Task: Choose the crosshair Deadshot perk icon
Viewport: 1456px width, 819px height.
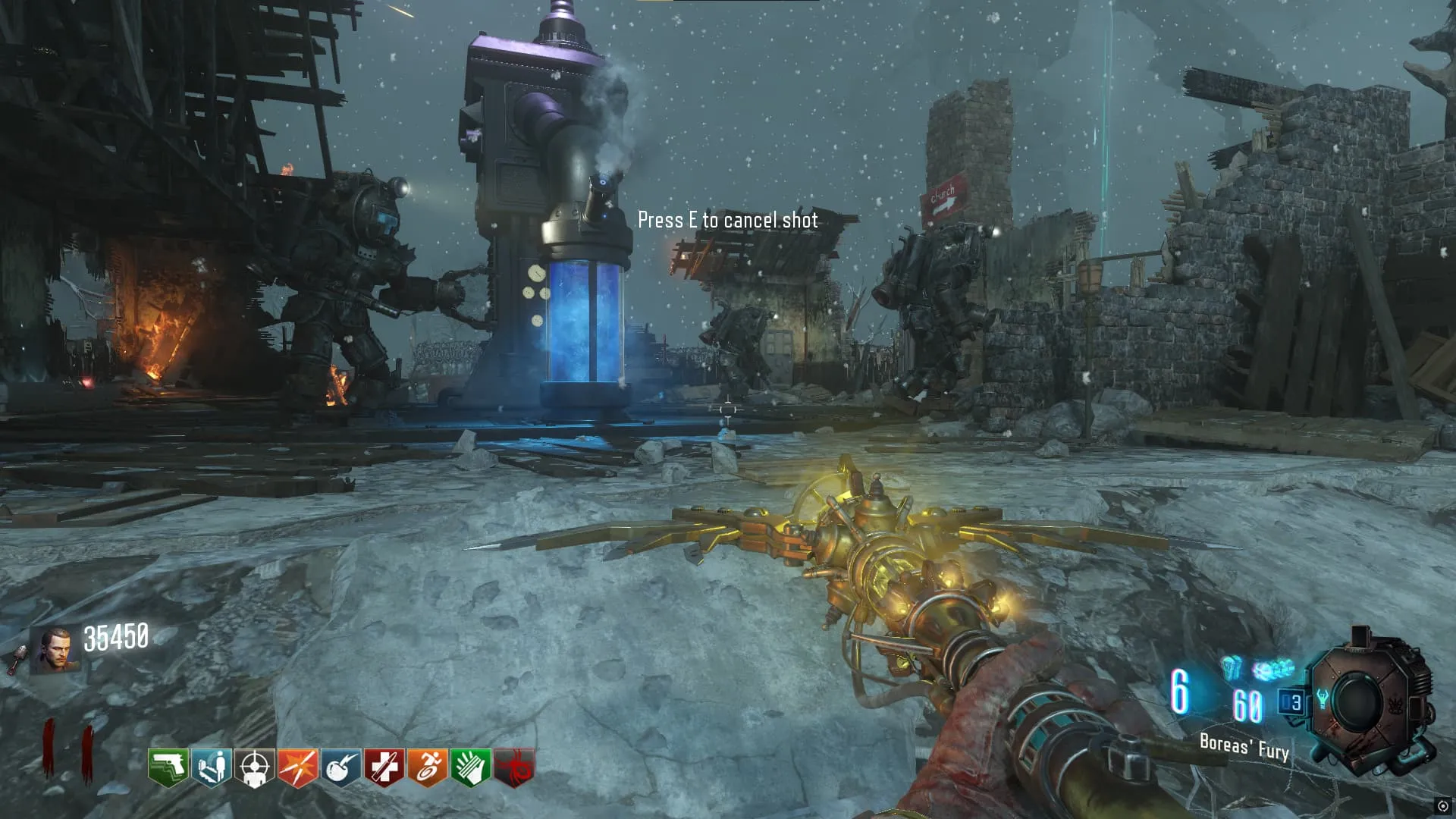Action: (255, 767)
